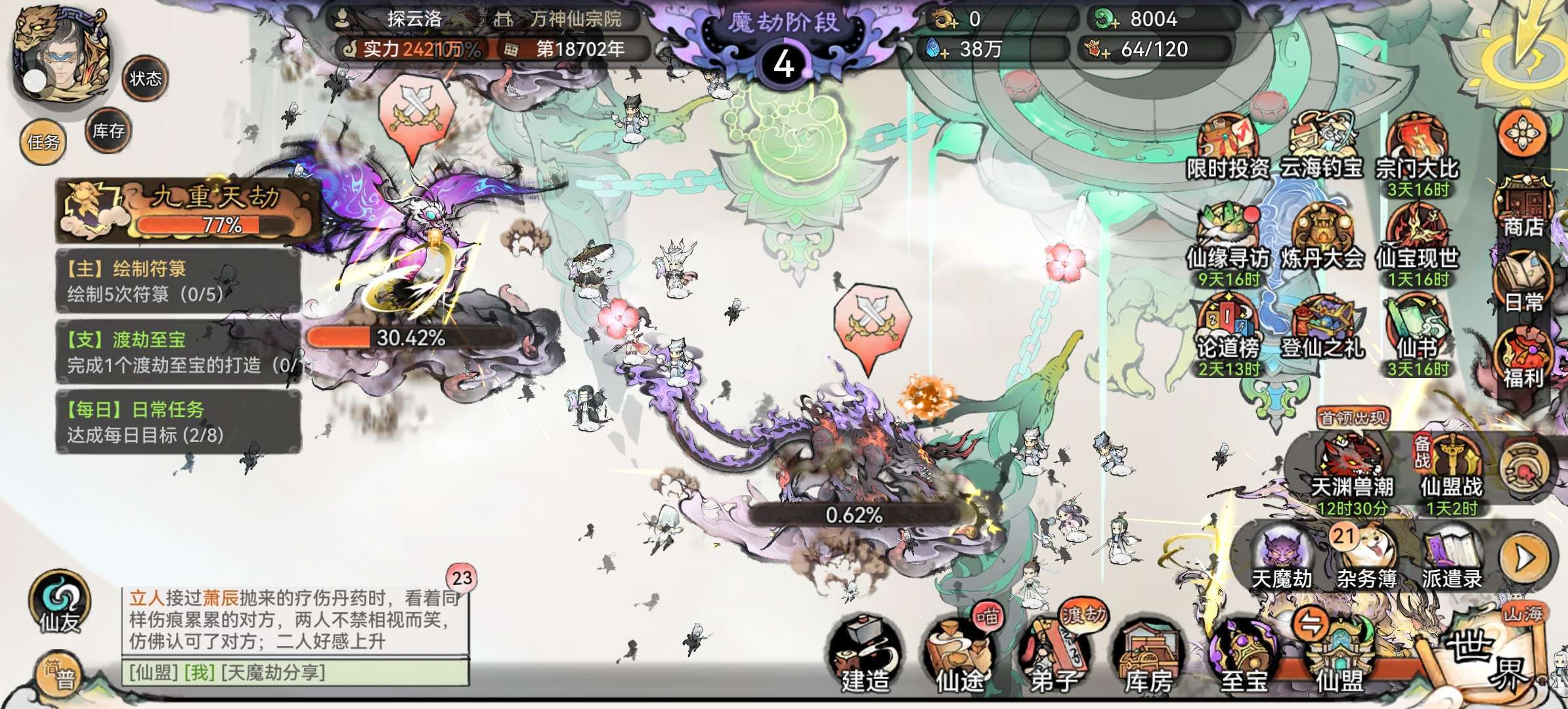Select the 绘制符箓 main quest entry

[x=179, y=281]
